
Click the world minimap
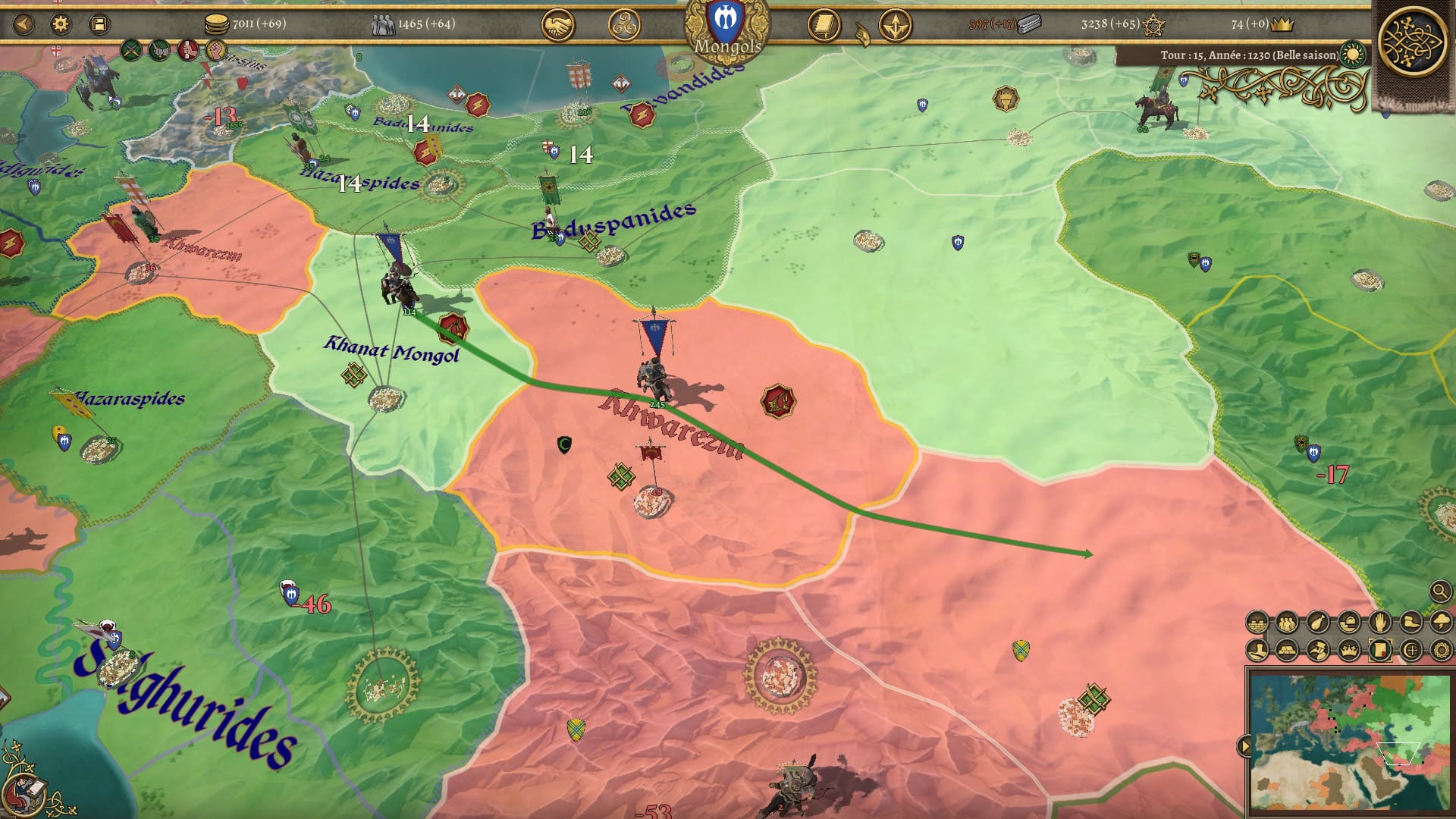(1350, 739)
